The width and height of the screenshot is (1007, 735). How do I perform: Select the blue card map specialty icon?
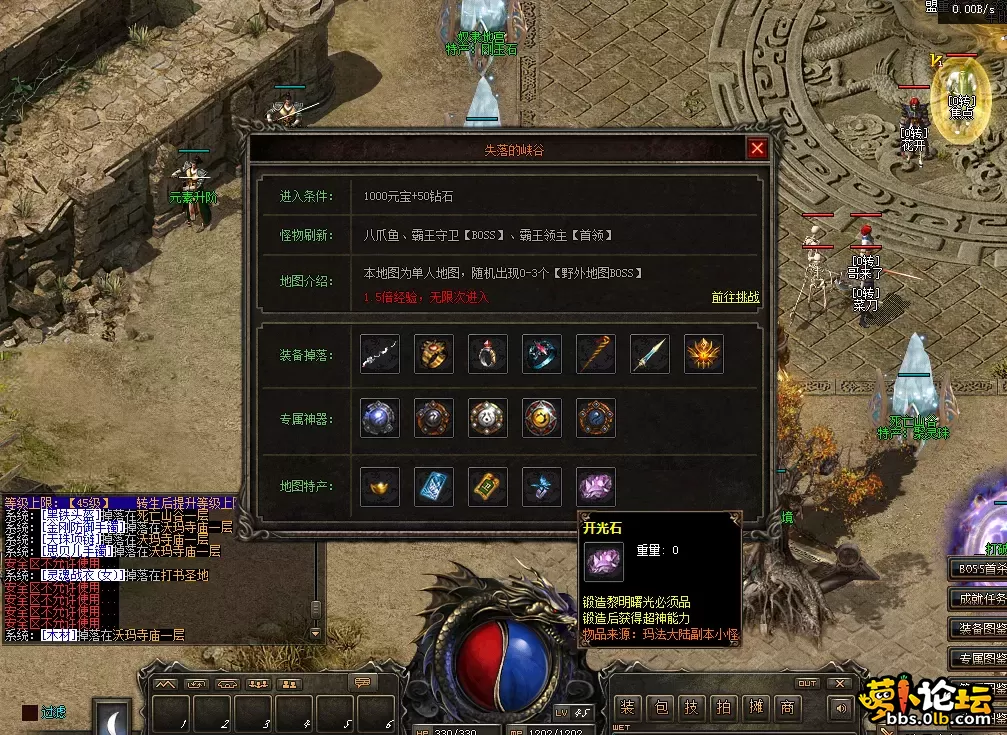tap(434, 487)
